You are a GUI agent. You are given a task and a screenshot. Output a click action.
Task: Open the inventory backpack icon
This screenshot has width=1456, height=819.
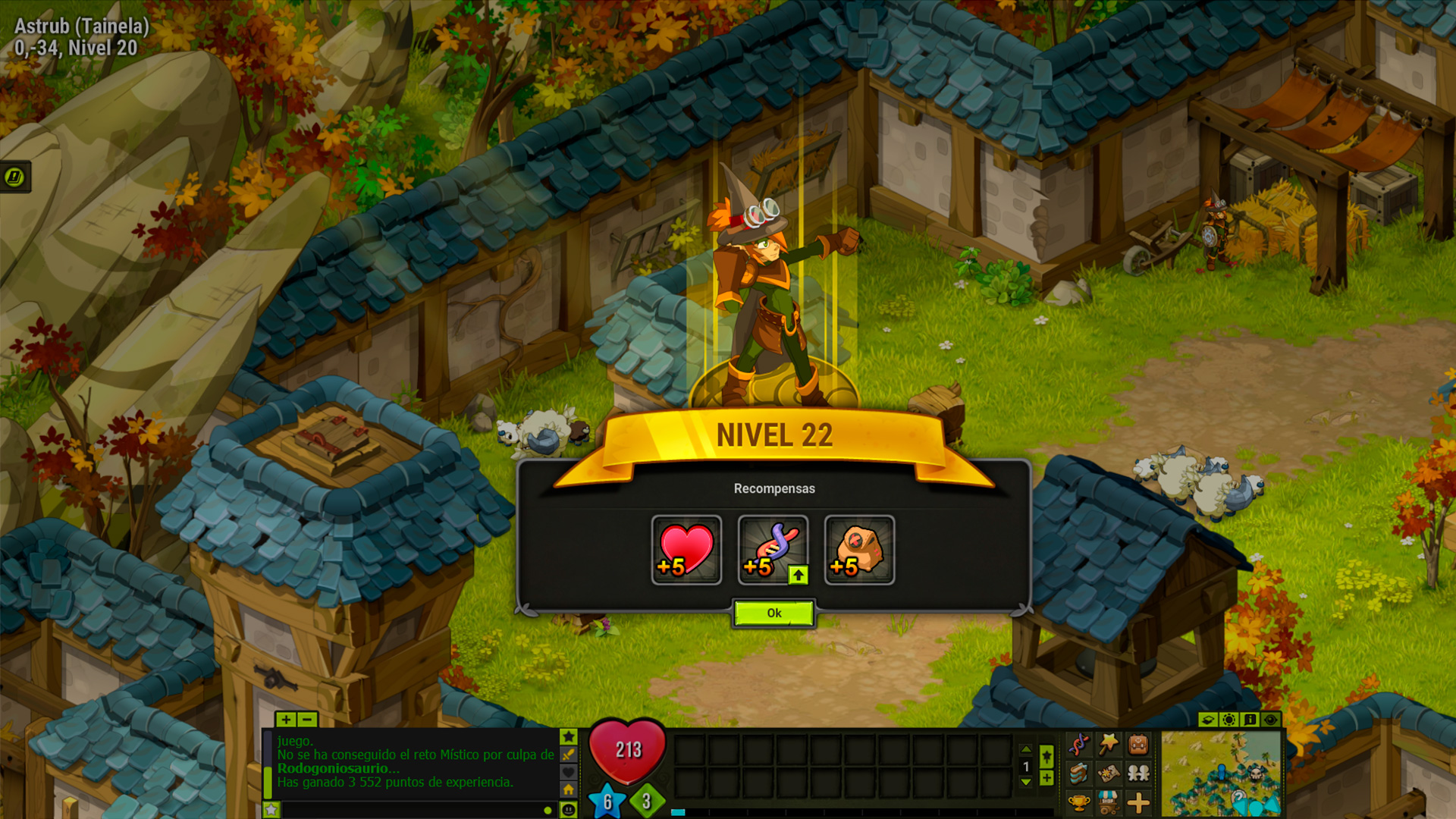point(1137,744)
